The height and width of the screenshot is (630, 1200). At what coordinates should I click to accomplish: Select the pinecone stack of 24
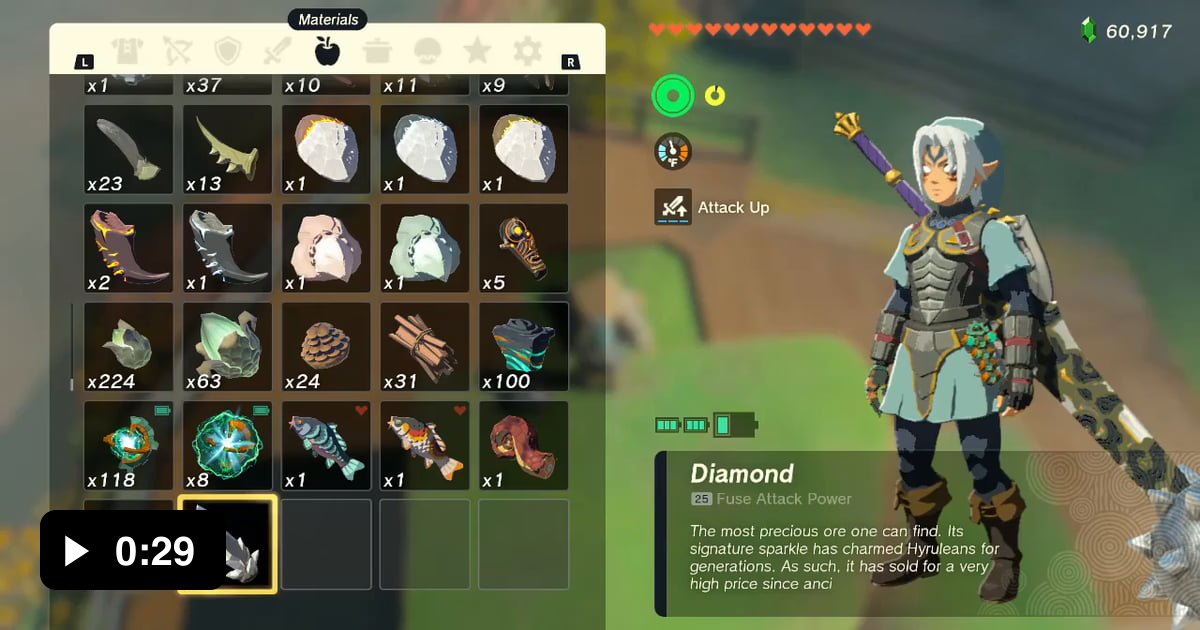(326, 347)
